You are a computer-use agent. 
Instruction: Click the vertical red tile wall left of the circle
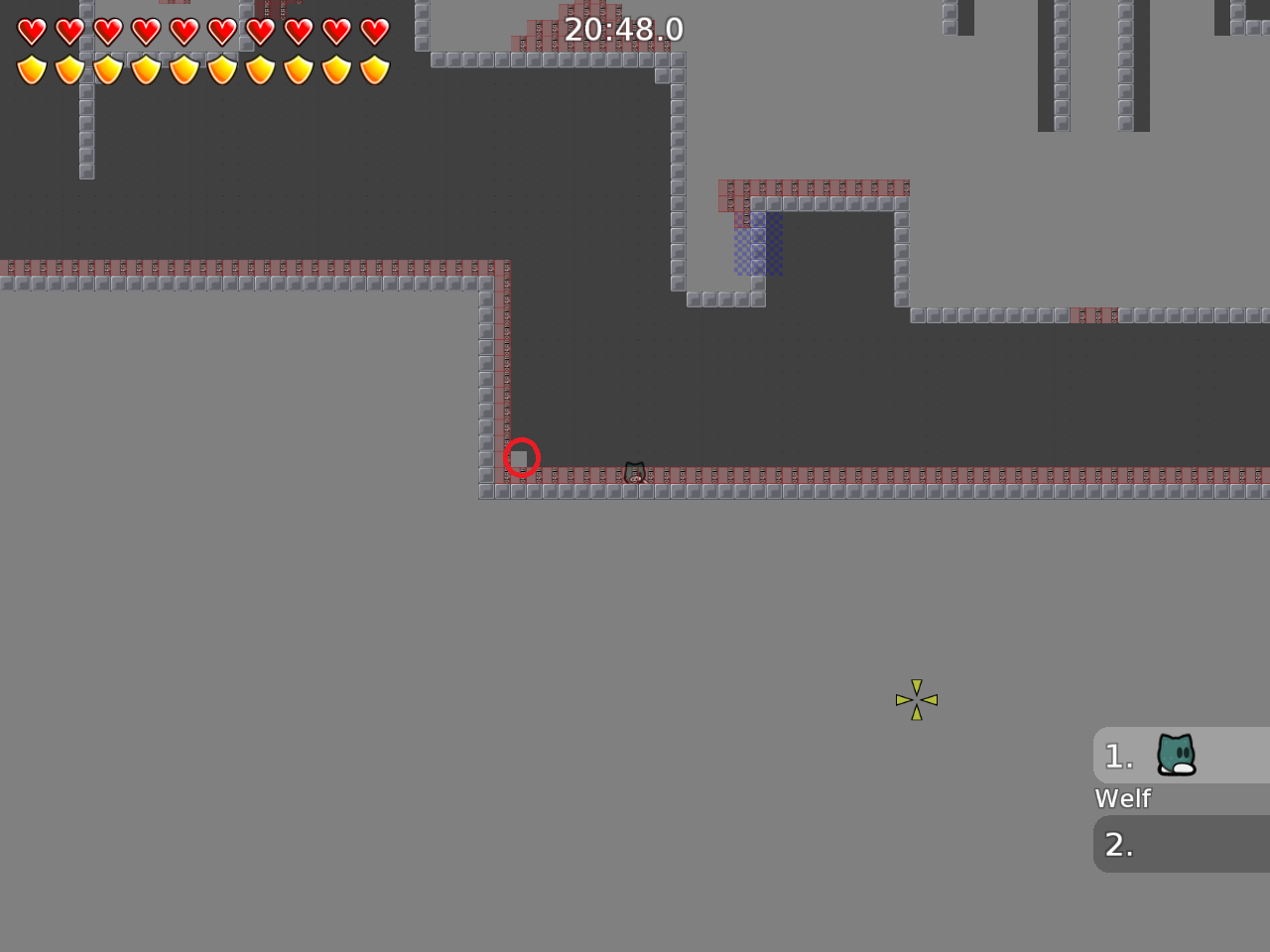tap(503, 377)
